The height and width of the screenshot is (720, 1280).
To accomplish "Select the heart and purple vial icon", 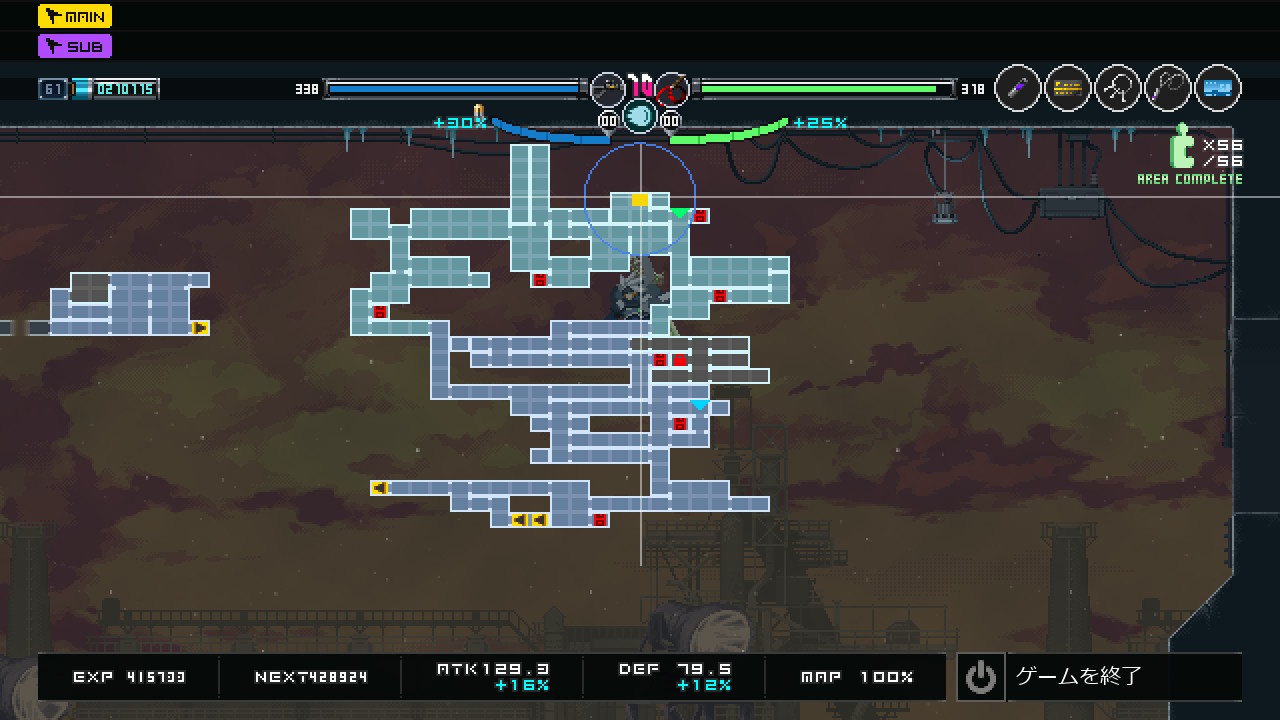I will click(x=1168, y=89).
